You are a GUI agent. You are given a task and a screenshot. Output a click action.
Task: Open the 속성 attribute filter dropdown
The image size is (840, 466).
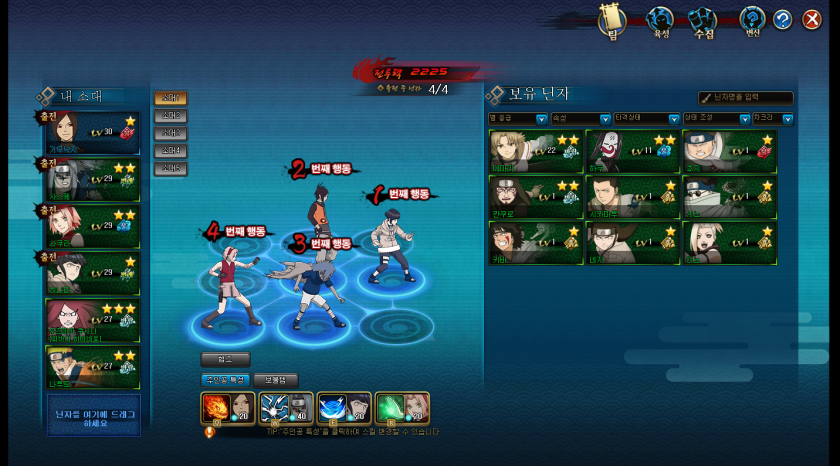pyautogui.click(x=579, y=119)
